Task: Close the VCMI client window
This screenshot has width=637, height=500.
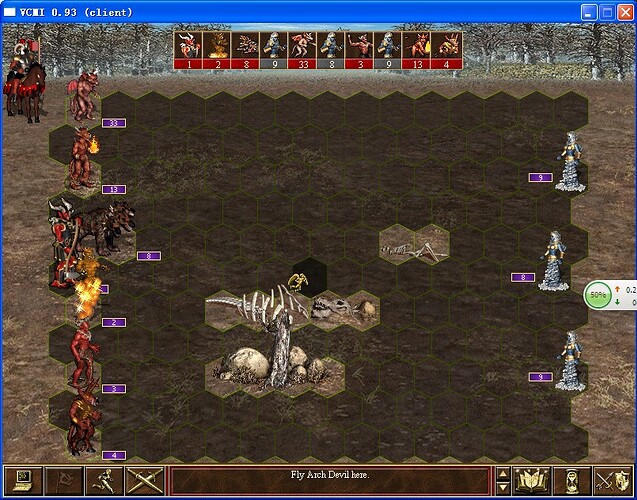Action: pyautogui.click(x=624, y=12)
